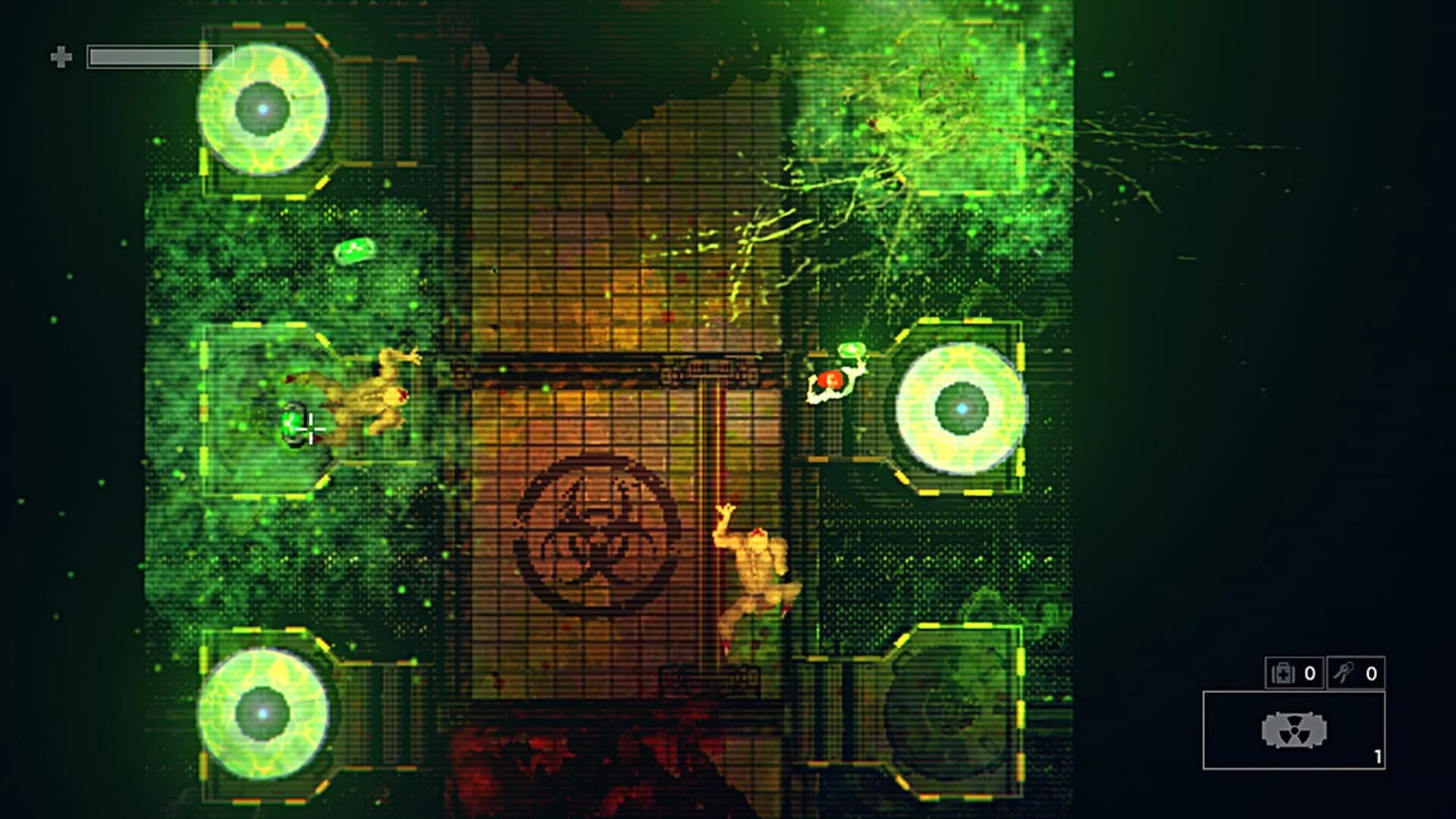This screenshot has width=1456, height=819.
Task: Click the crosshair cursor on the battlefield
Action: 311,431
